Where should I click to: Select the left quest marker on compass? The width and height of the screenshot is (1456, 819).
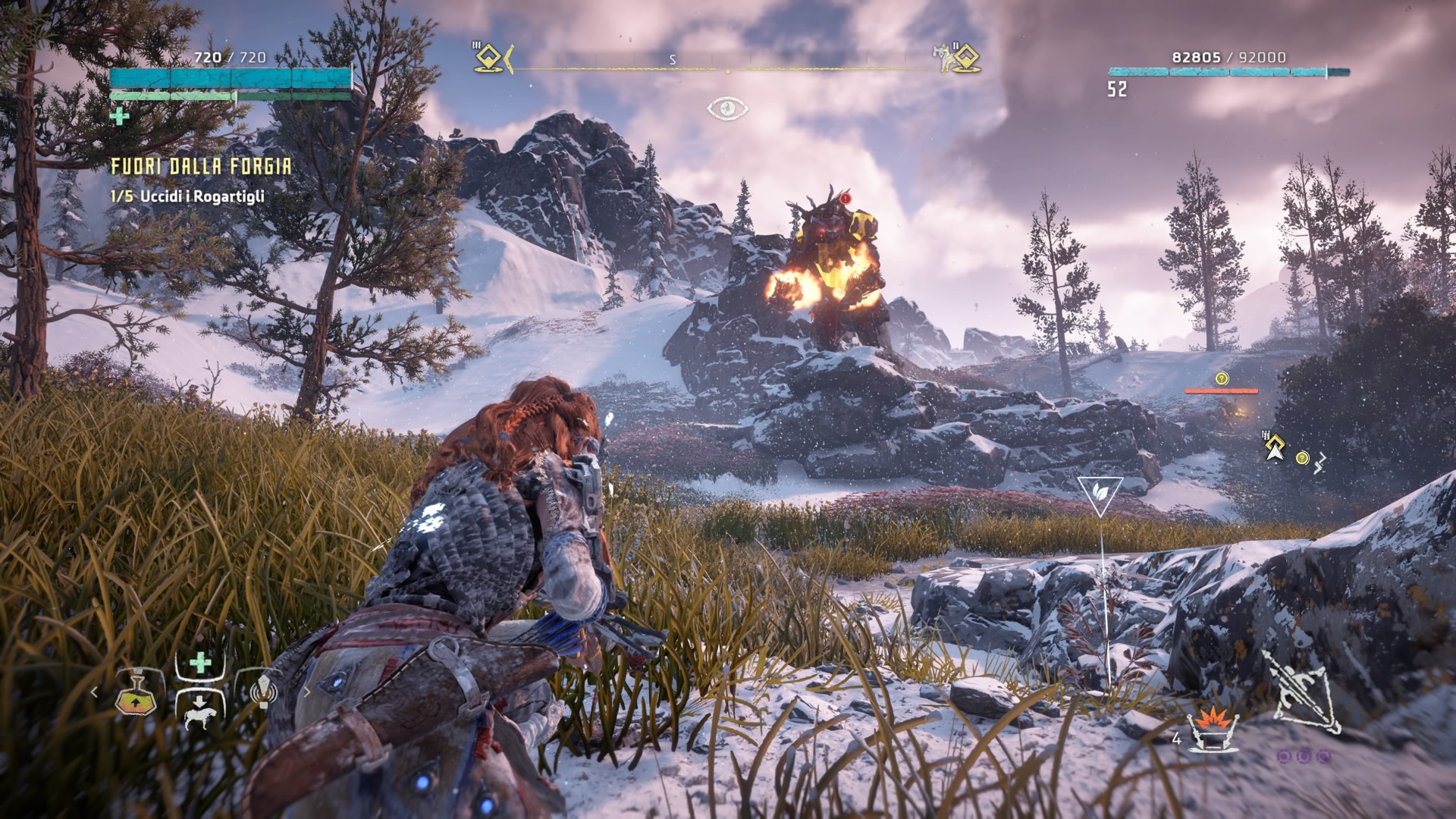tap(489, 58)
